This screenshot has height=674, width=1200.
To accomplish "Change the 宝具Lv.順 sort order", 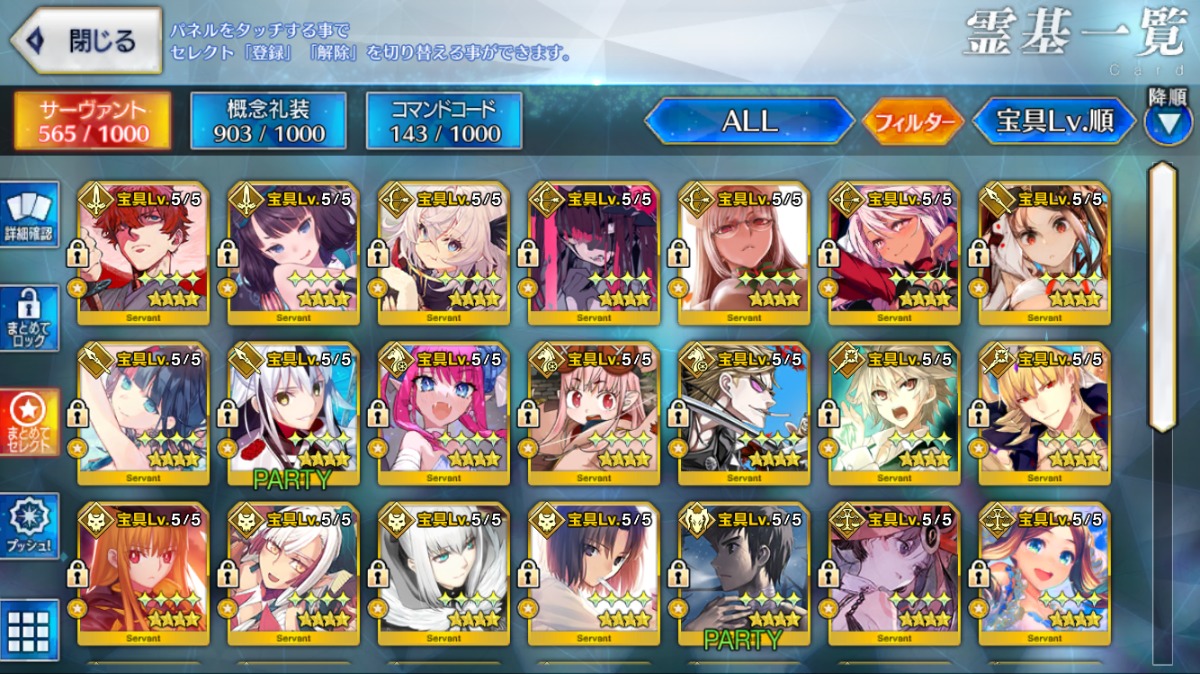I will [x=1054, y=121].
